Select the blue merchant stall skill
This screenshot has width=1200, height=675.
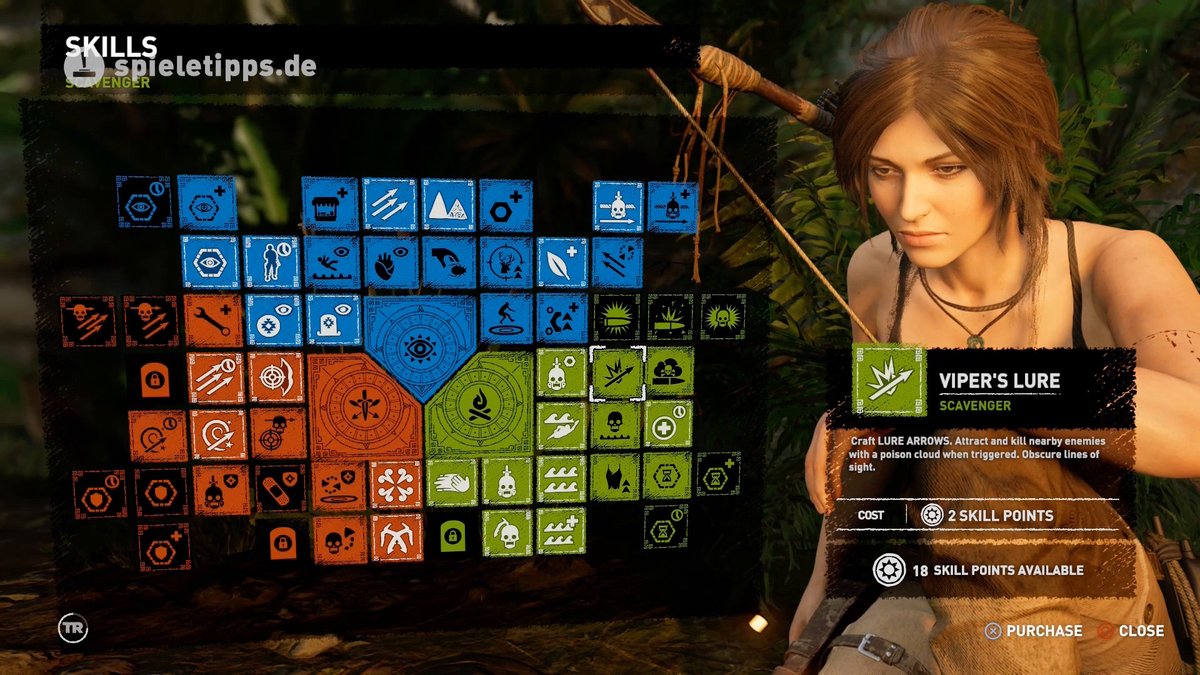(x=329, y=204)
